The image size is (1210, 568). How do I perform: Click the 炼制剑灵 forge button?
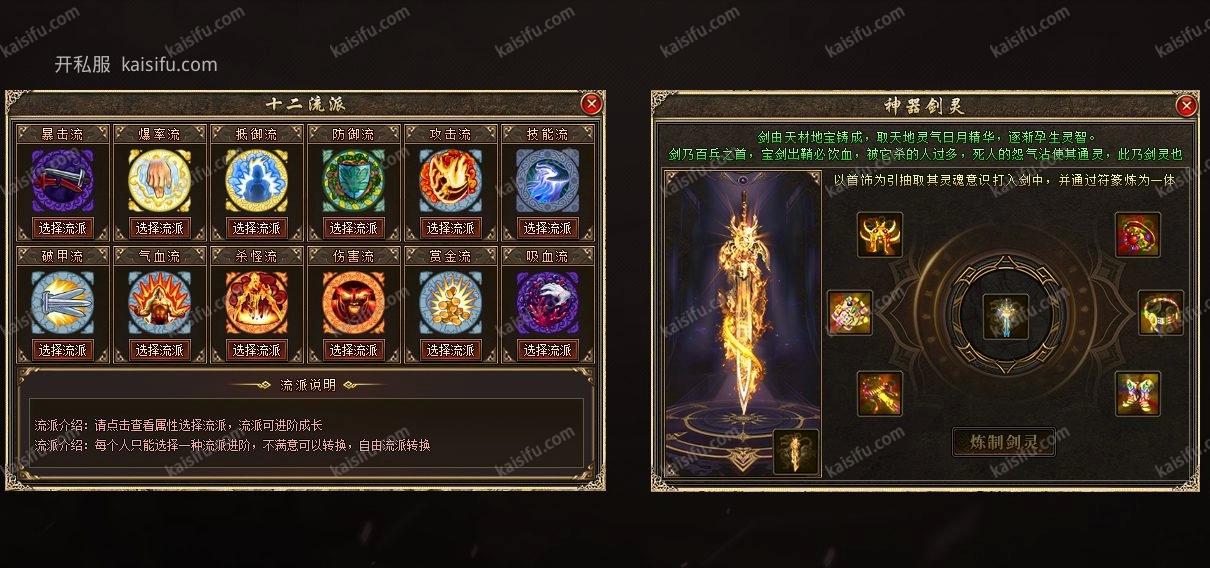point(1002,442)
